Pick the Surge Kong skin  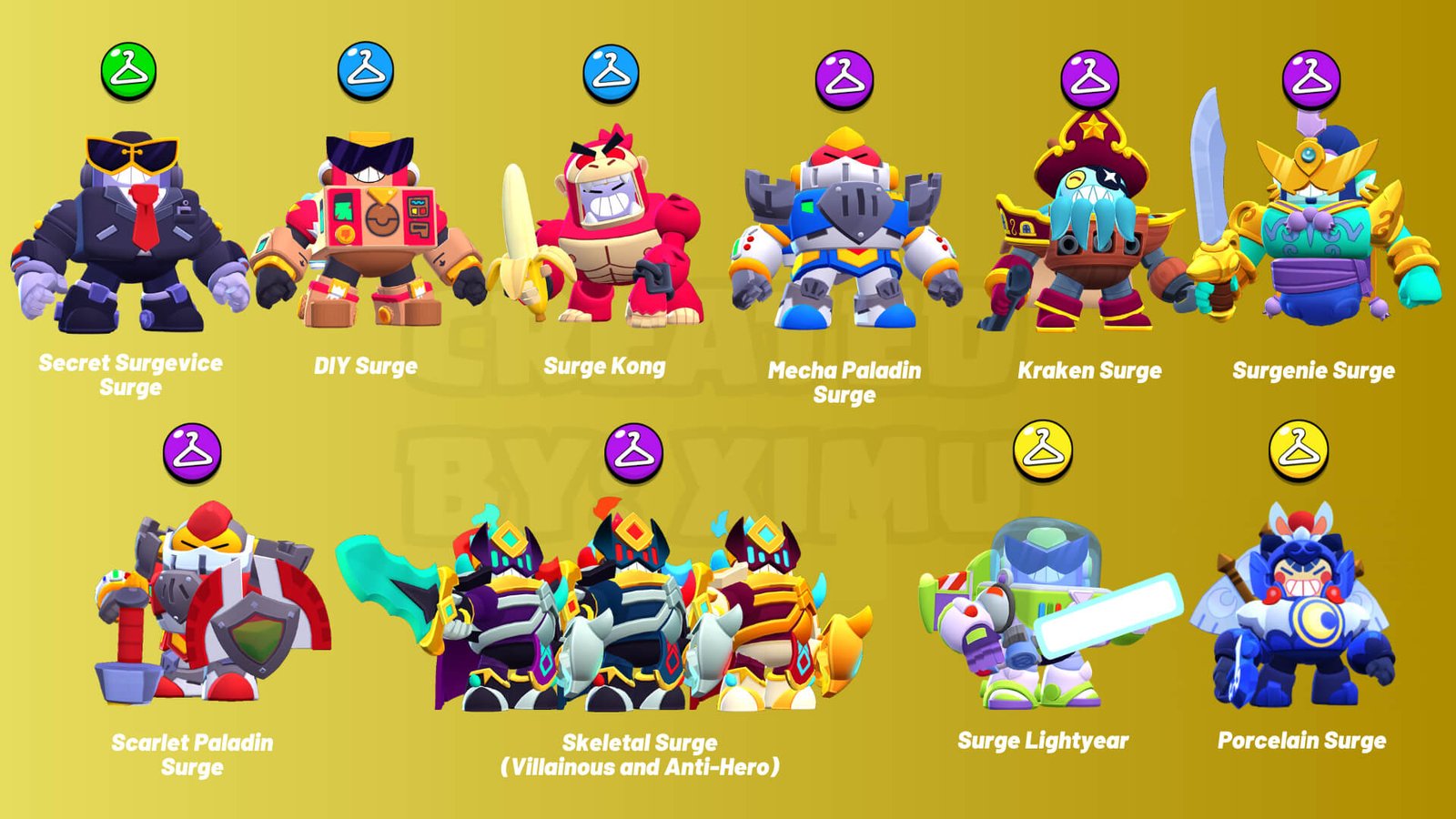coord(610,232)
